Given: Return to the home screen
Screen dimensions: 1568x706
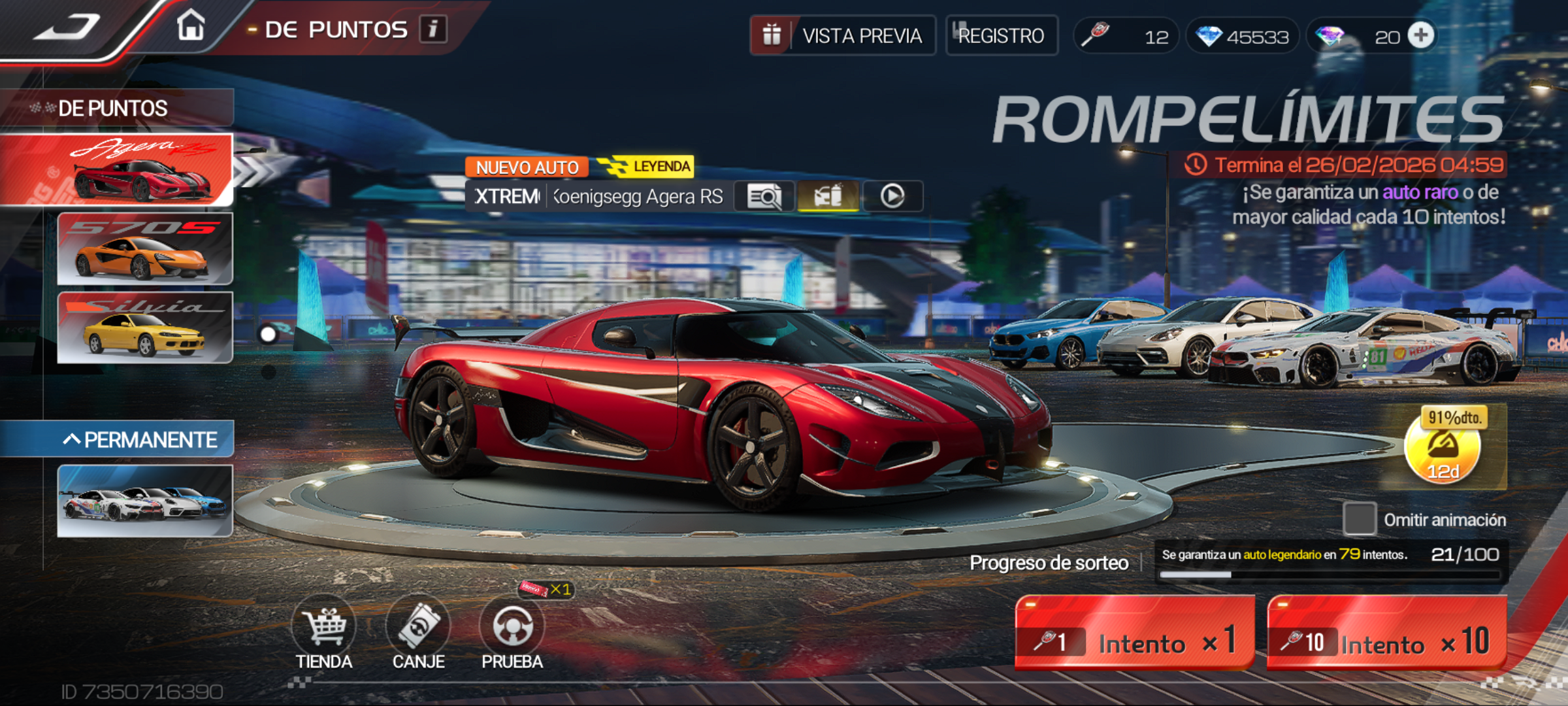Looking at the screenshot, I should tap(191, 27).
